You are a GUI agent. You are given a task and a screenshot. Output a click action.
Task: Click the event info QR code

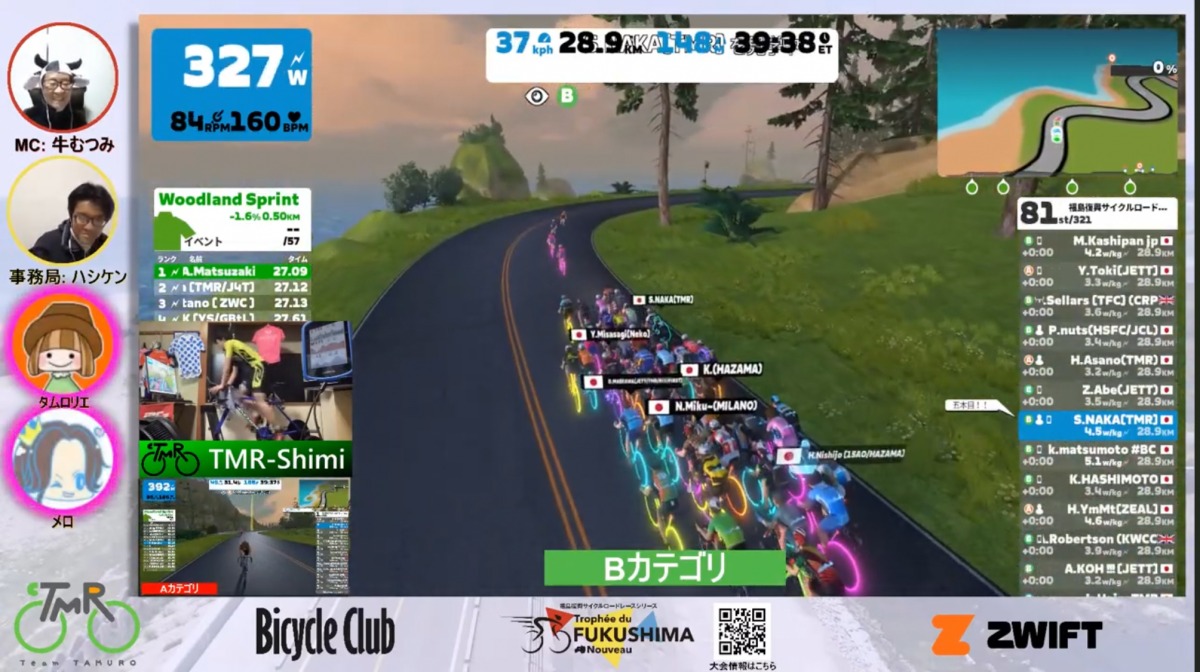tap(742, 630)
